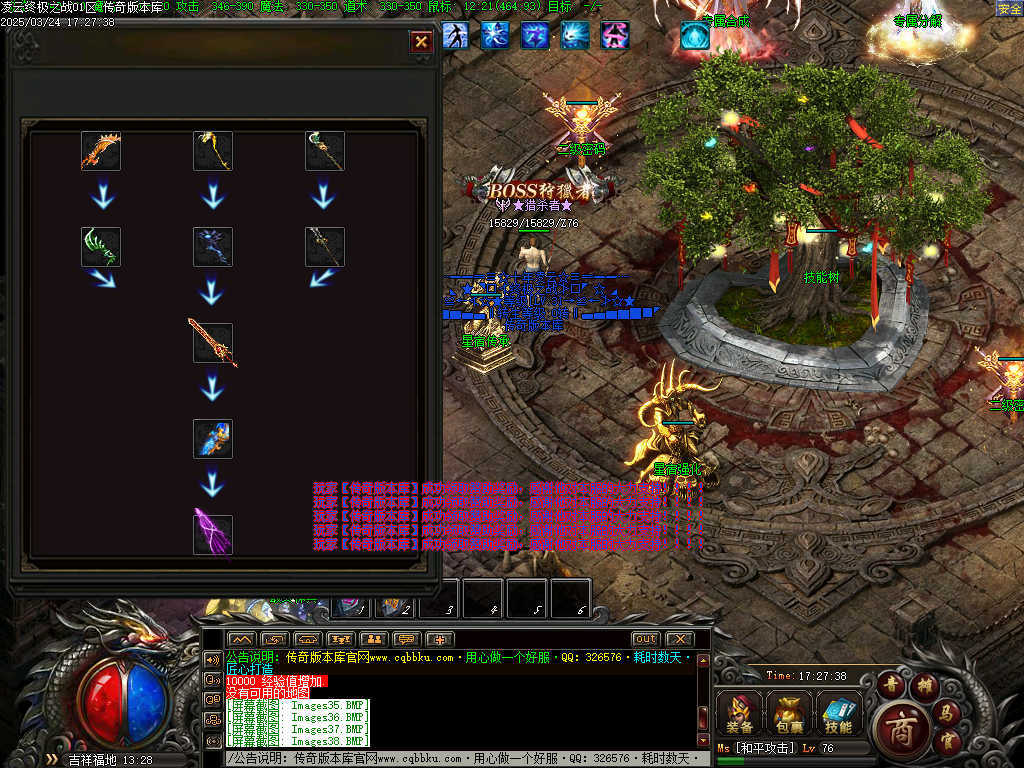Close the weapon upgrade tree panel
1024x768 pixels.
(421, 41)
